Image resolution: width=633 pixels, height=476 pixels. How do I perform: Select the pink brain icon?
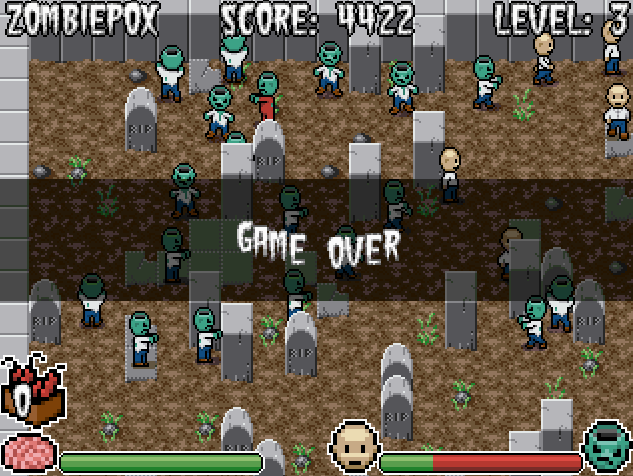[27, 453]
